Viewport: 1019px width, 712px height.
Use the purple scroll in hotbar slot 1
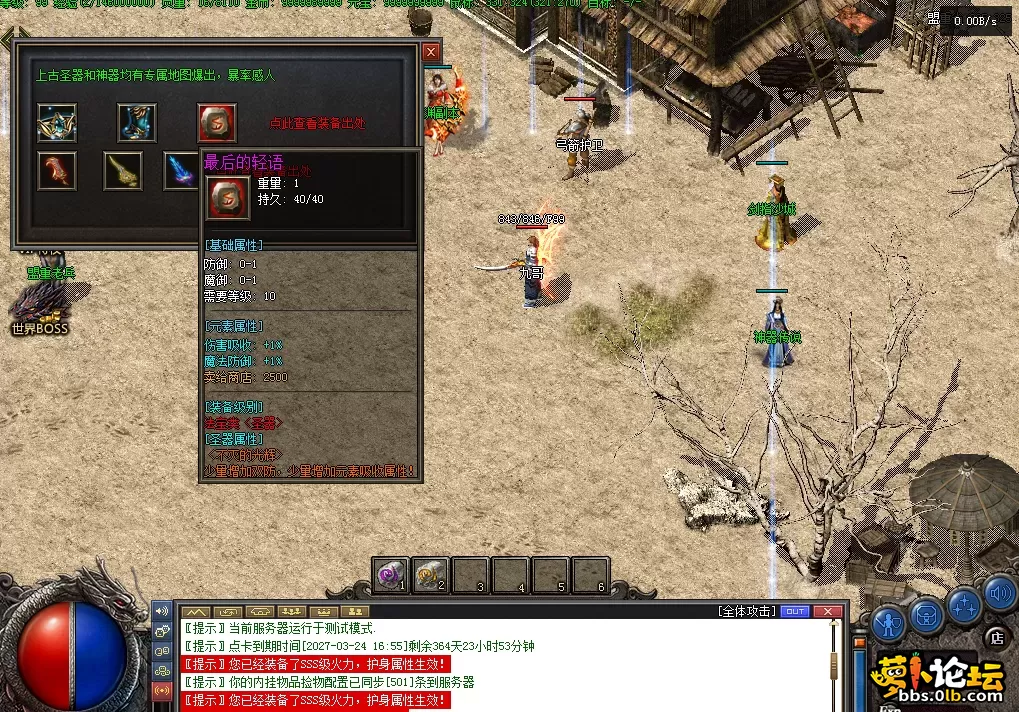click(x=391, y=575)
